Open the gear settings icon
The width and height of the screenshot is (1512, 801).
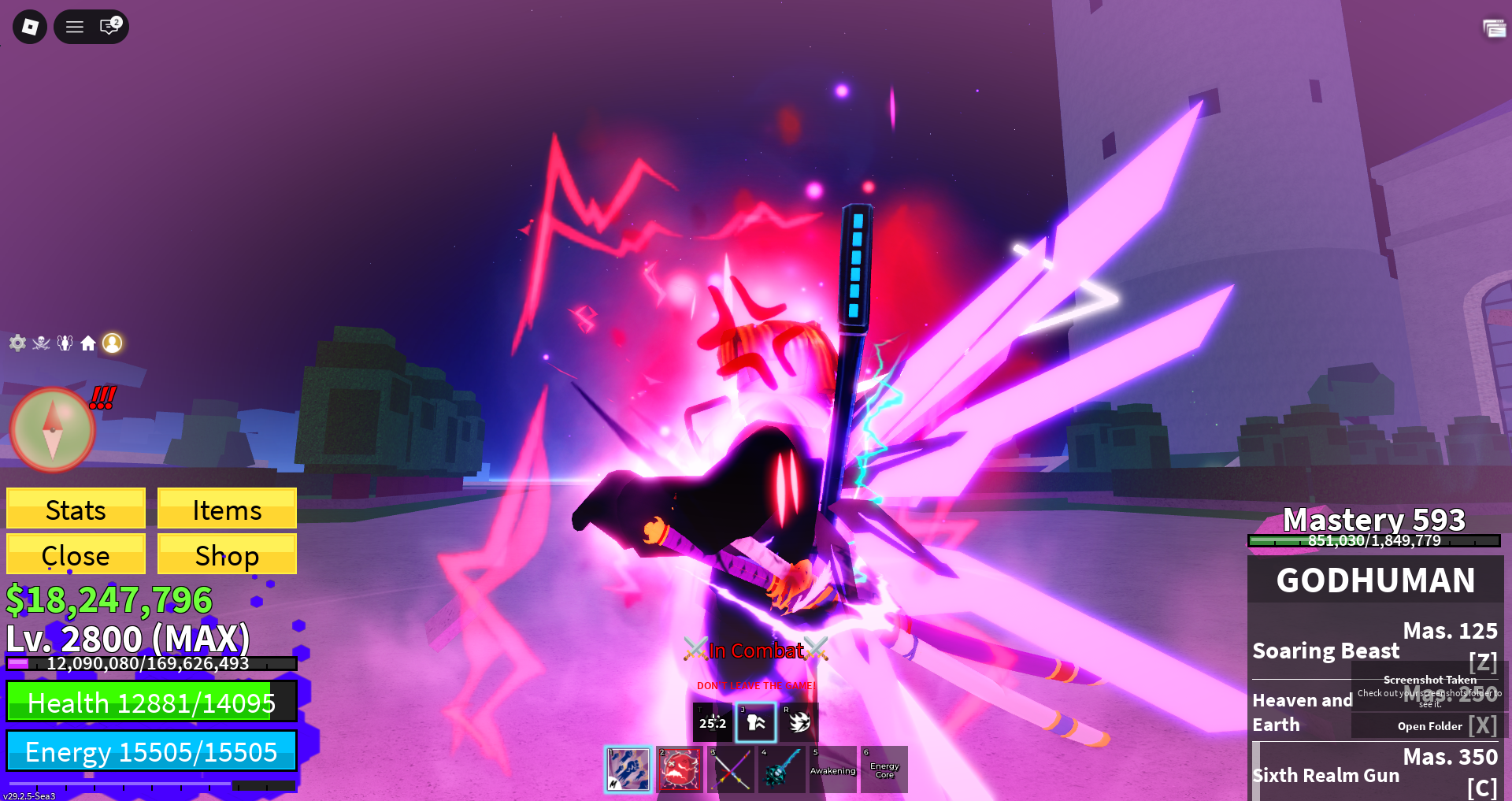pyautogui.click(x=17, y=343)
